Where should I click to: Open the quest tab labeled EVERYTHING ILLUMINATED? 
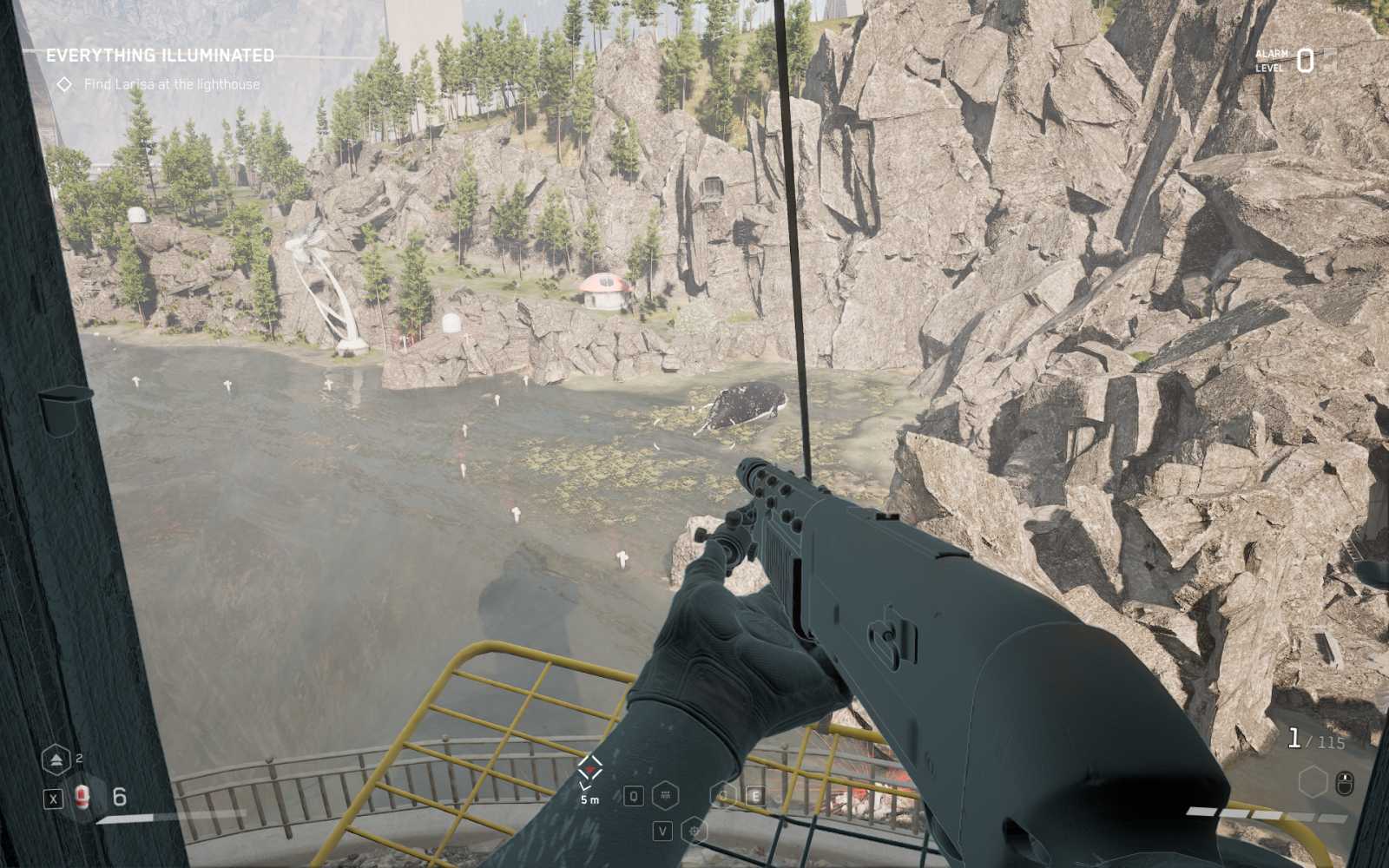tap(161, 54)
